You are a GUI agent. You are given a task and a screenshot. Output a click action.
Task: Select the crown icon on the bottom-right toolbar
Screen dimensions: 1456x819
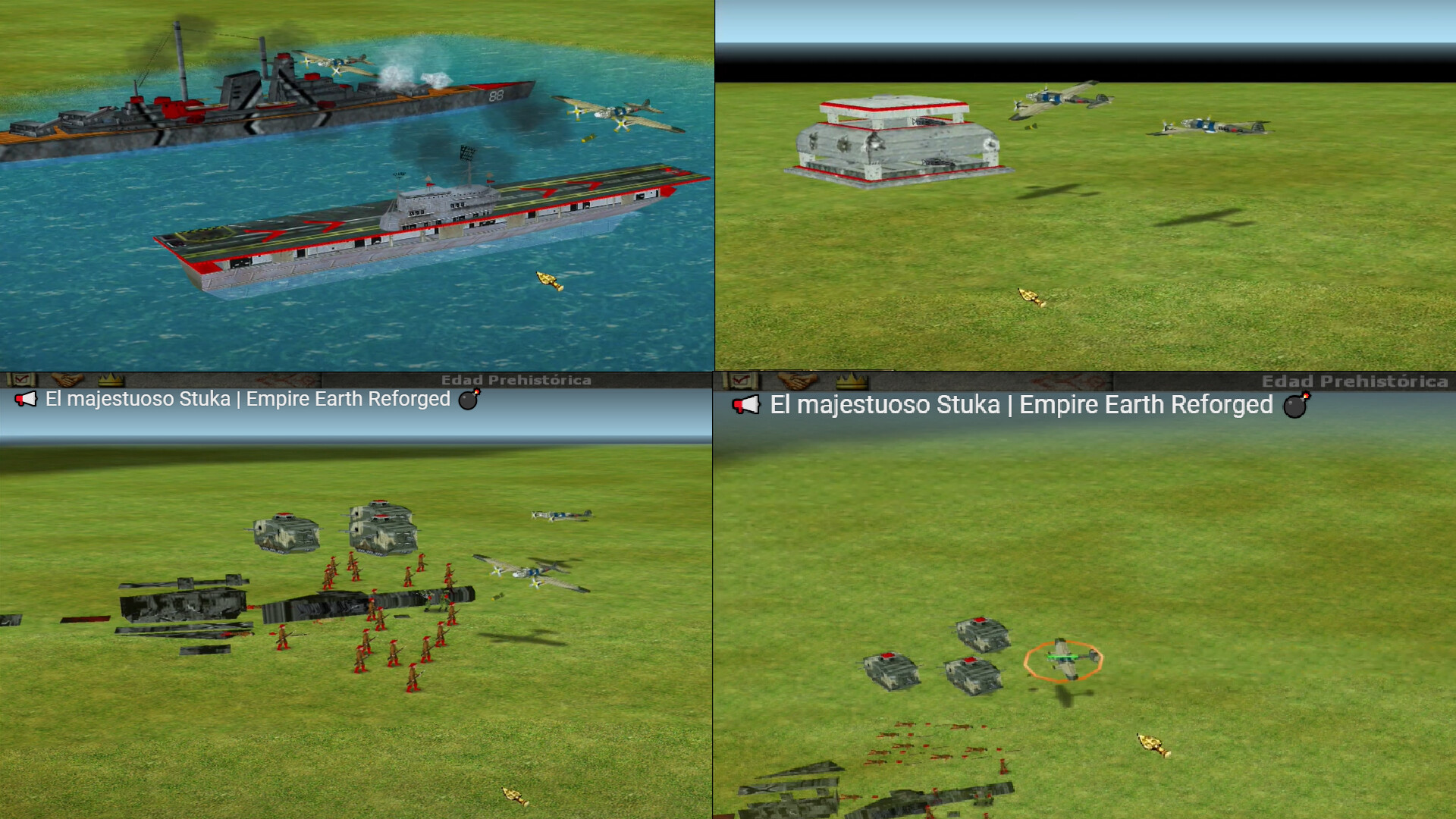coord(853,381)
